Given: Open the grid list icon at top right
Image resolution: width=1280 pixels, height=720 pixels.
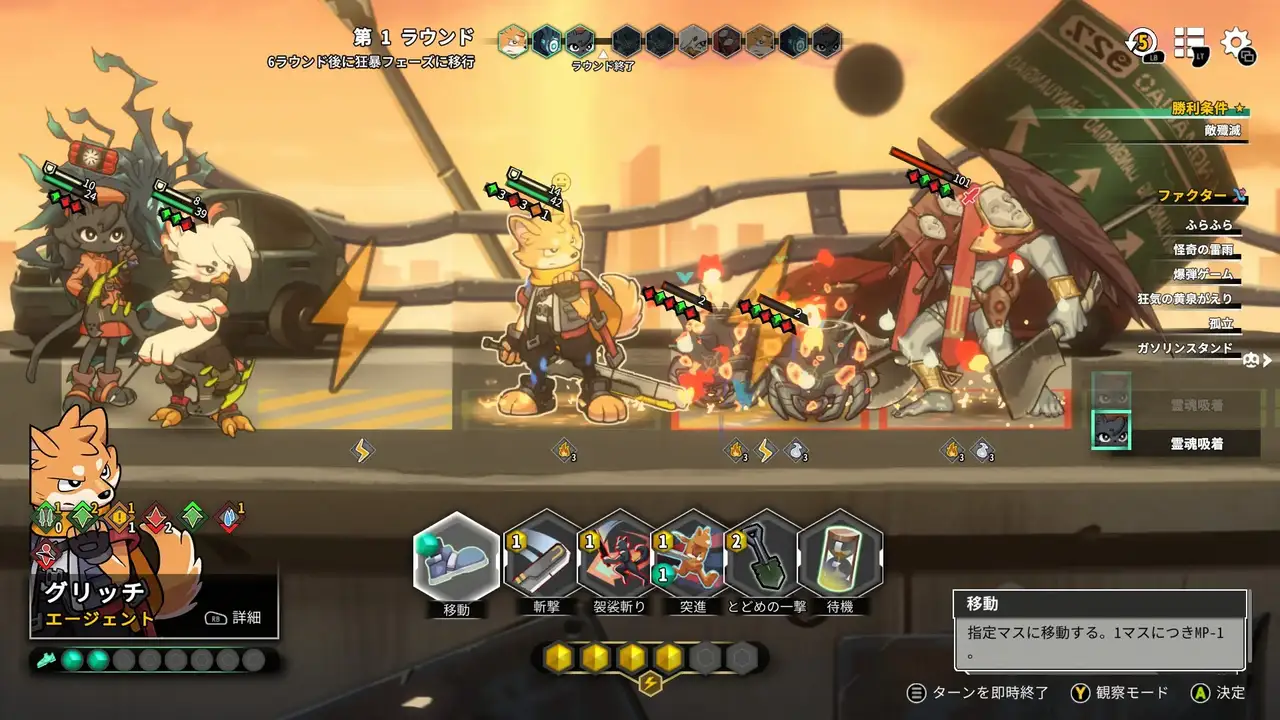Looking at the screenshot, I should [x=1190, y=43].
